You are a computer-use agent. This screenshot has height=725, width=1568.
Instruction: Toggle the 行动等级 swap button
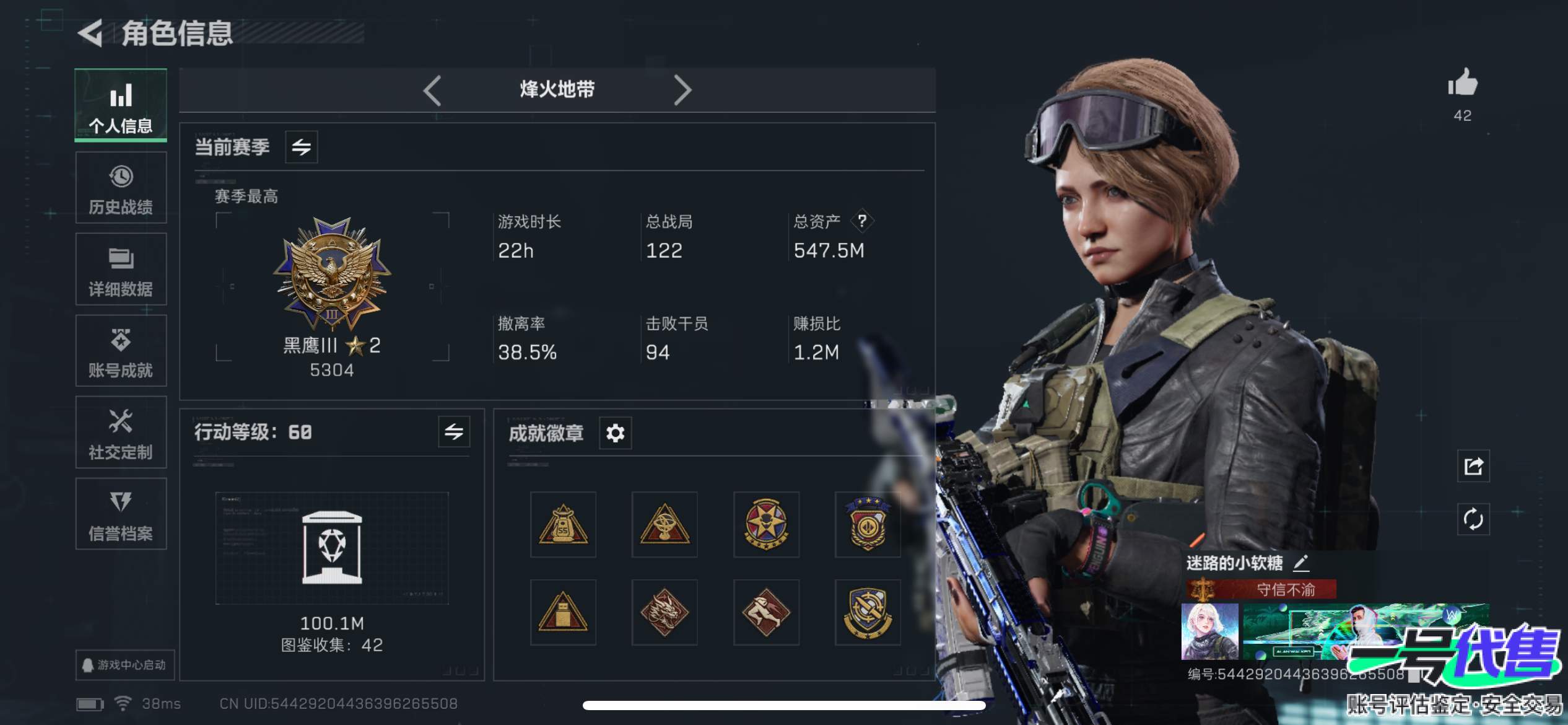[454, 431]
